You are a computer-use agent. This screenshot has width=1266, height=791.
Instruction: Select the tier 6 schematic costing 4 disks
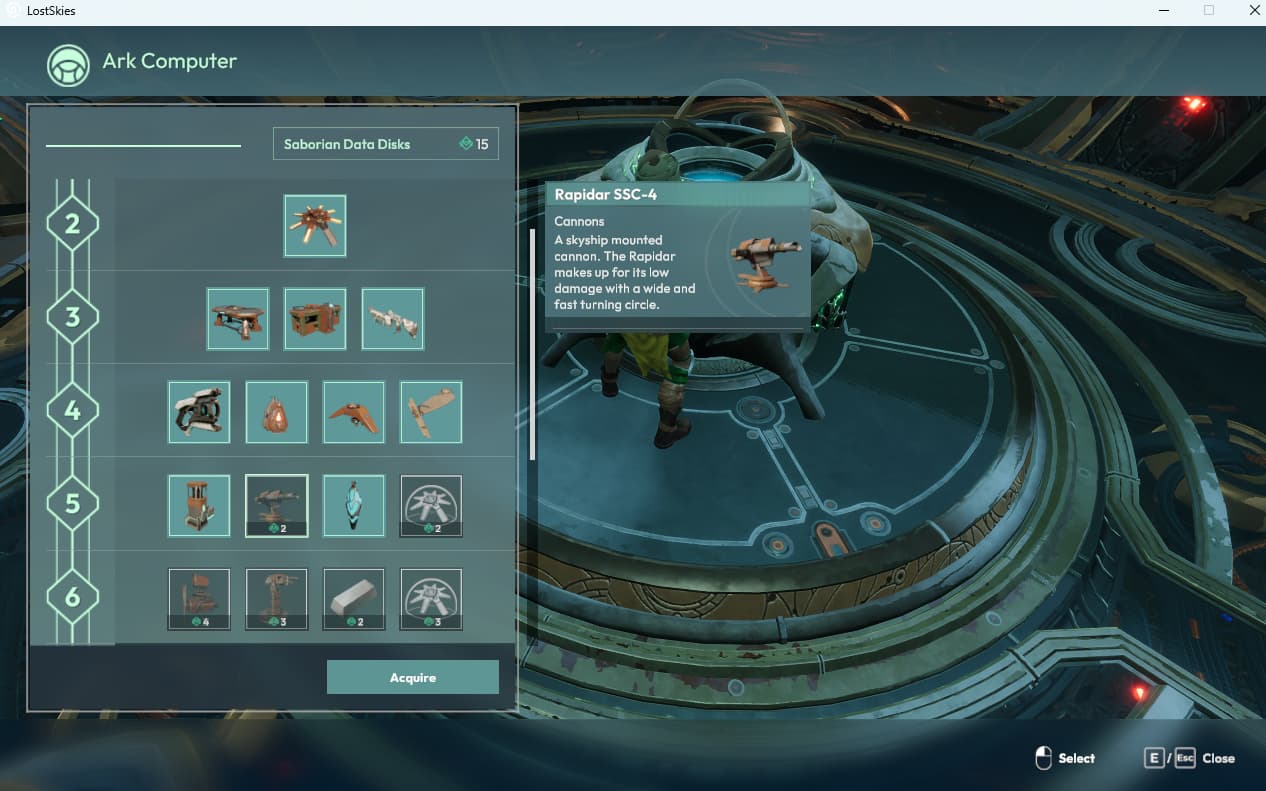point(199,599)
